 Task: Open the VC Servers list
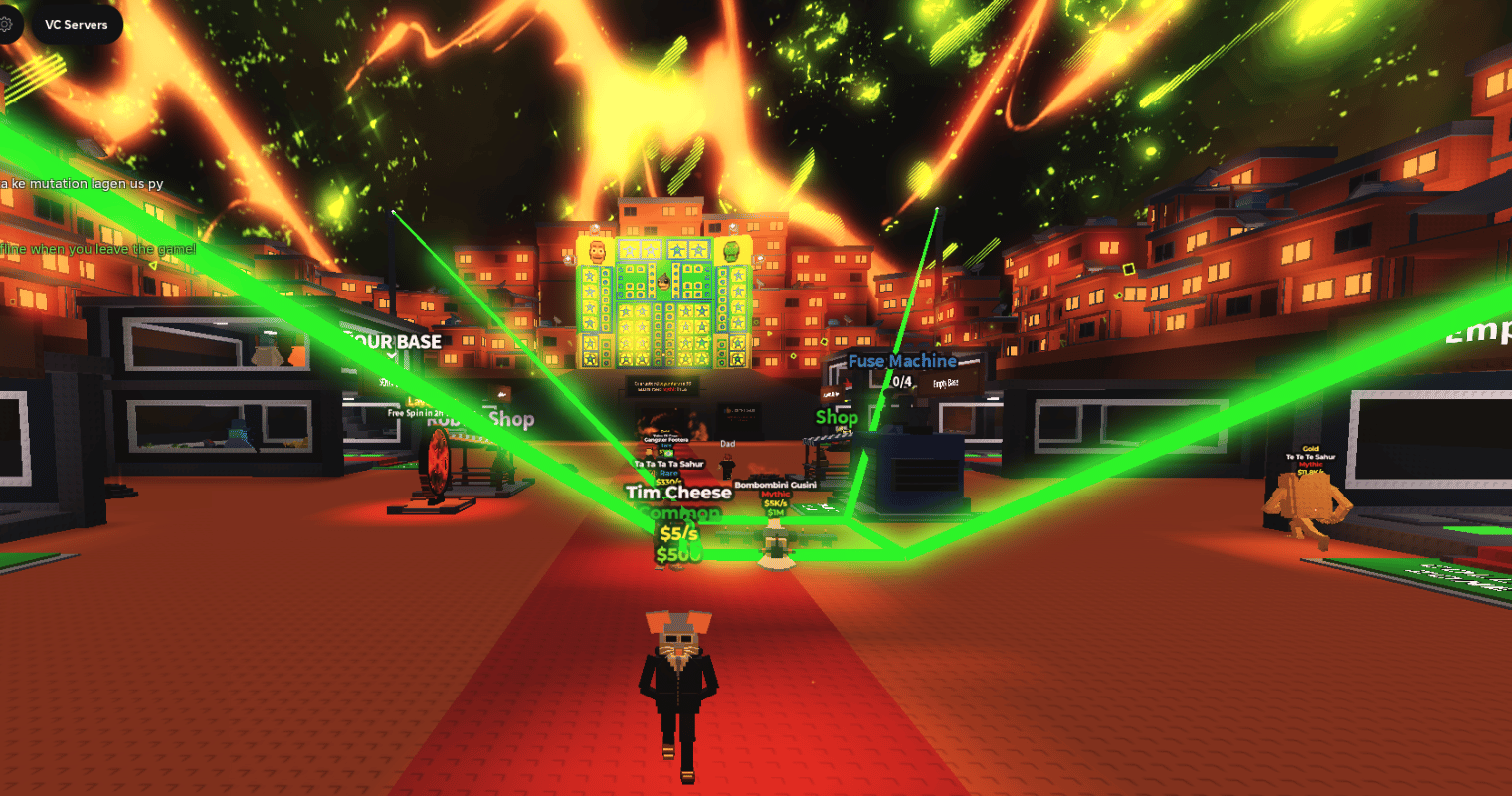point(77,25)
